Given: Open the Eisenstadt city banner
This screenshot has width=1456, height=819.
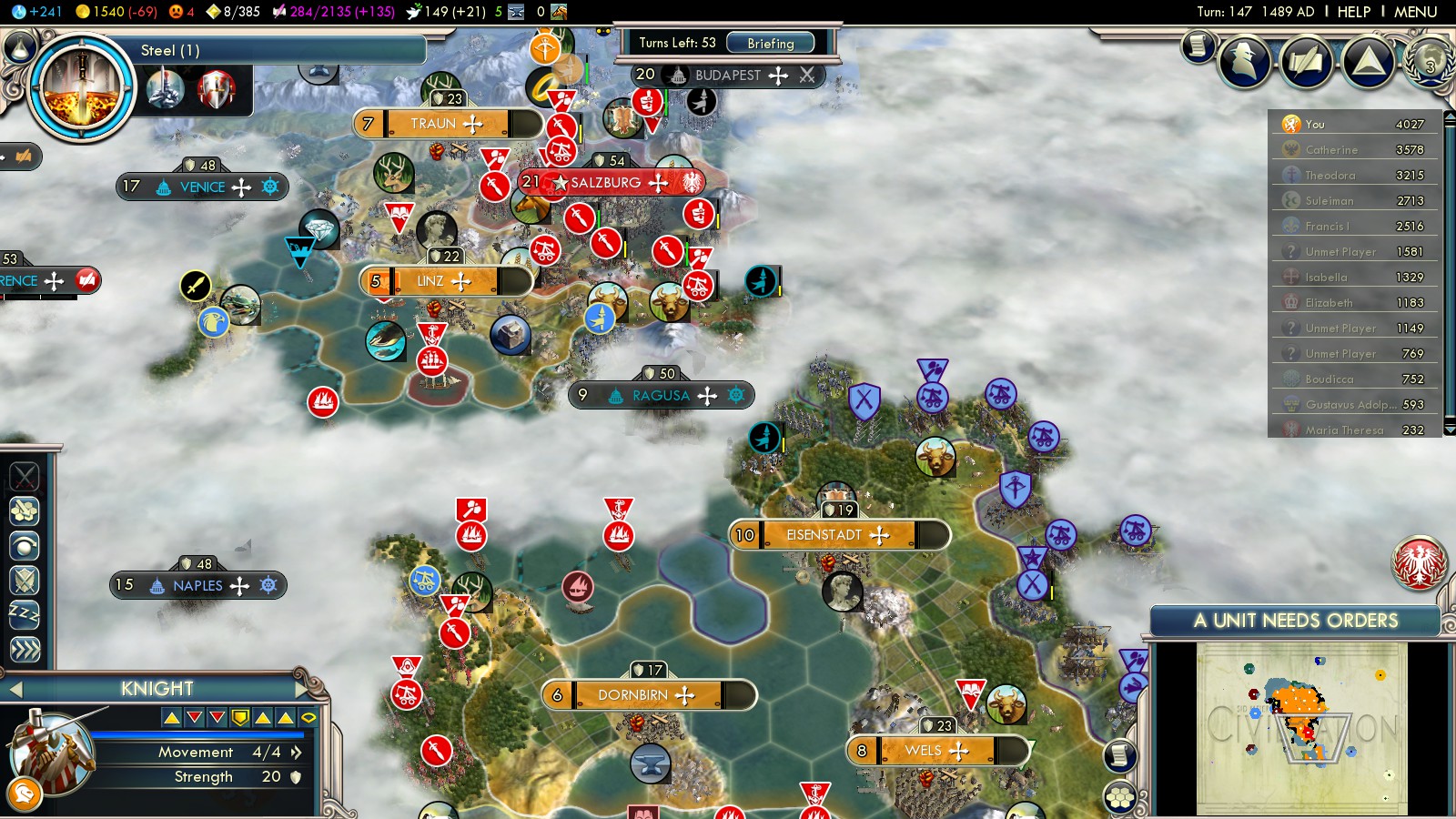Looking at the screenshot, I should point(824,535).
